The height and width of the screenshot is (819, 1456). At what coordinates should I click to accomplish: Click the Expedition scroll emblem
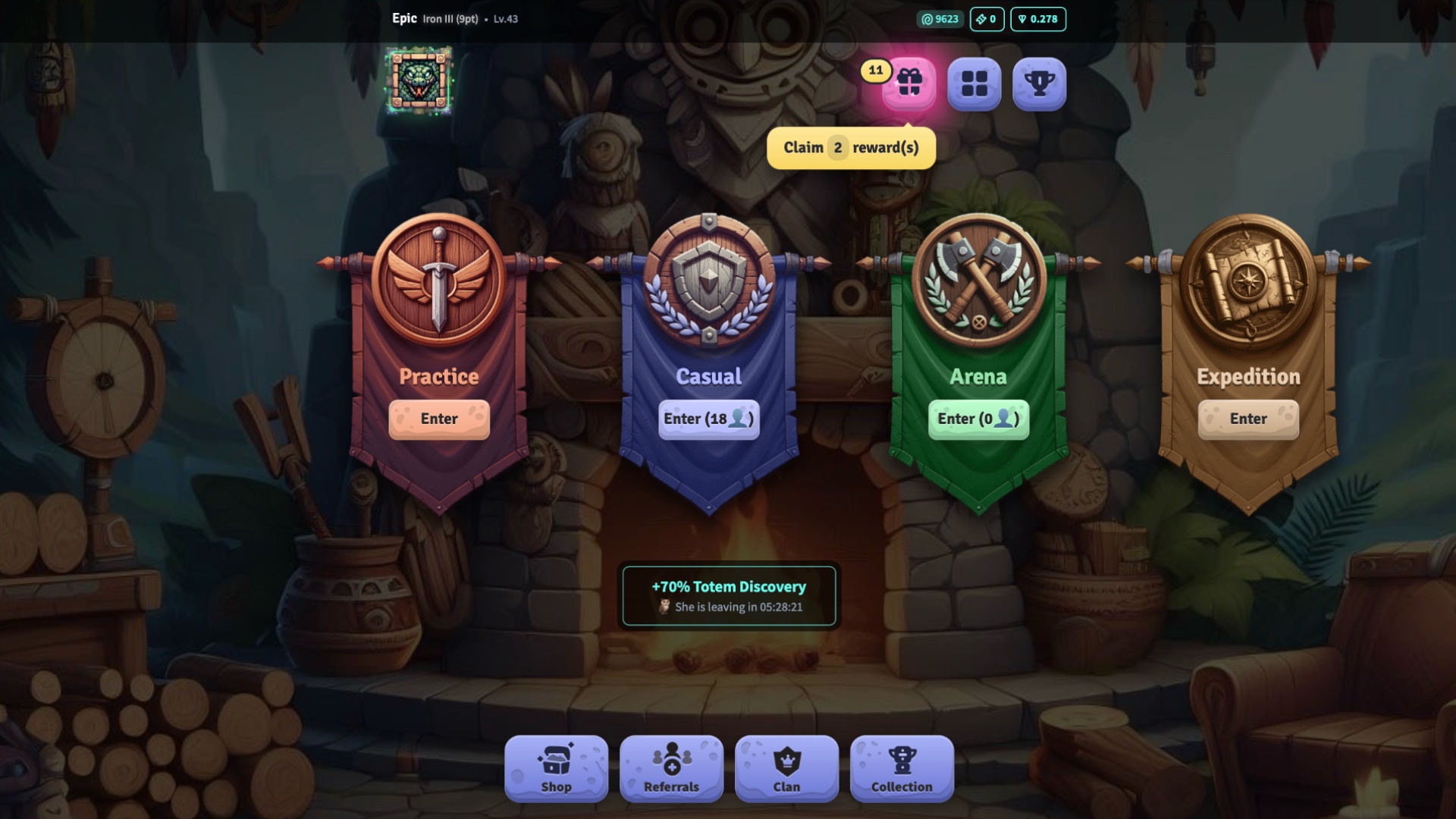click(x=1246, y=281)
